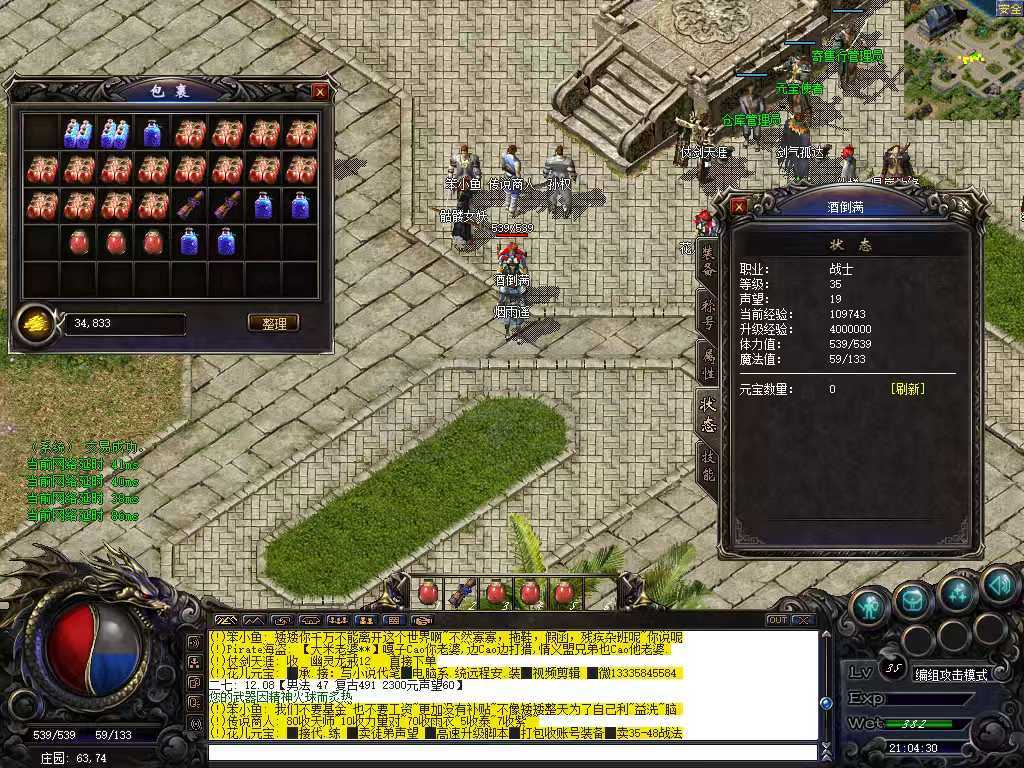
Task: Click the speaker sound round button
Action: [999, 586]
